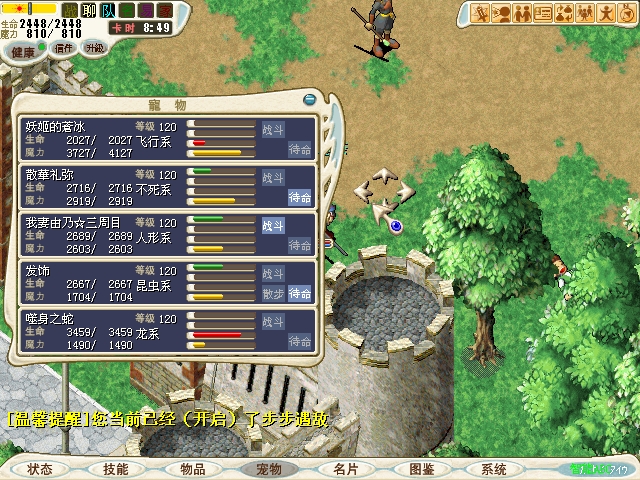The image size is (640, 480).
Task: Set 散華礼弥 to 战斗 (battle)
Action: [273, 177]
